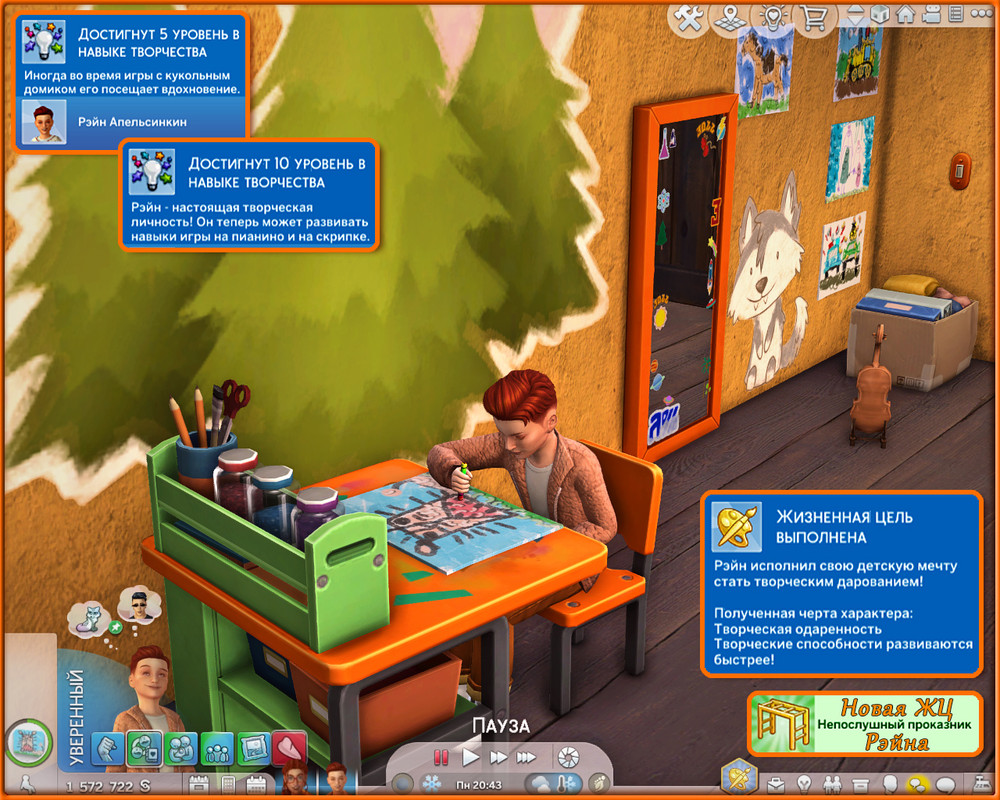Open the level 10 creativity skill notification

tap(247, 196)
